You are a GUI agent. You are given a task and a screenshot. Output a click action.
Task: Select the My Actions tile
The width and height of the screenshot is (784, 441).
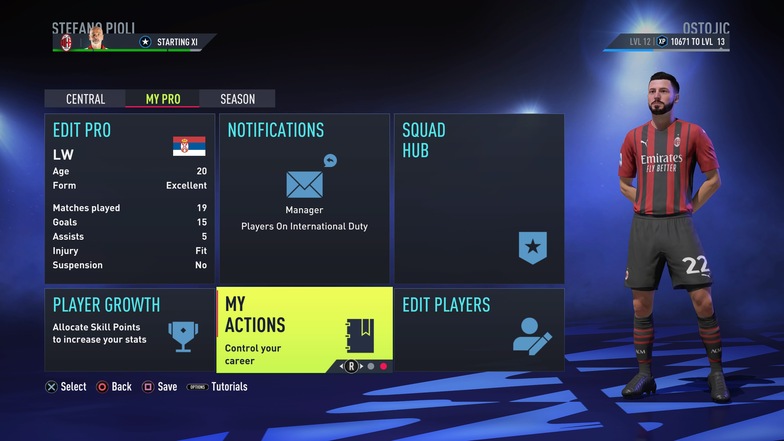click(304, 330)
